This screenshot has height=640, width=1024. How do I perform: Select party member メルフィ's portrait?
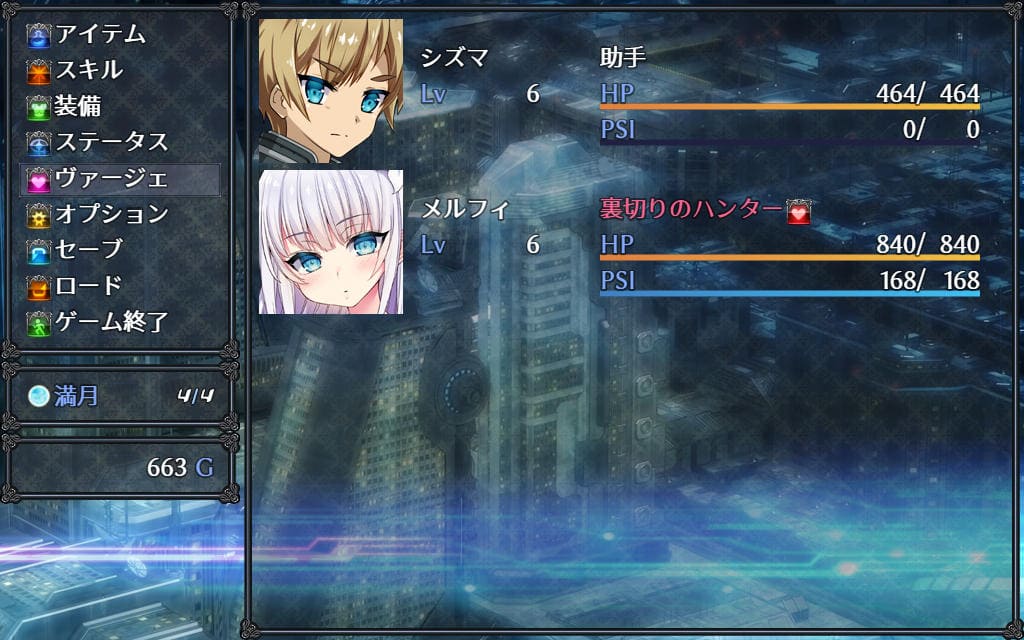point(331,242)
